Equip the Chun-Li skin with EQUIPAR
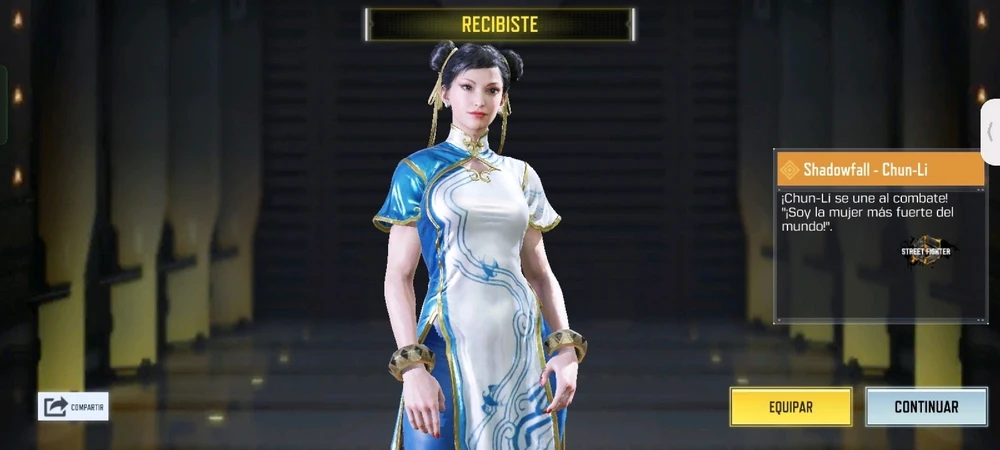This screenshot has width=1000, height=450. pyautogui.click(x=790, y=407)
